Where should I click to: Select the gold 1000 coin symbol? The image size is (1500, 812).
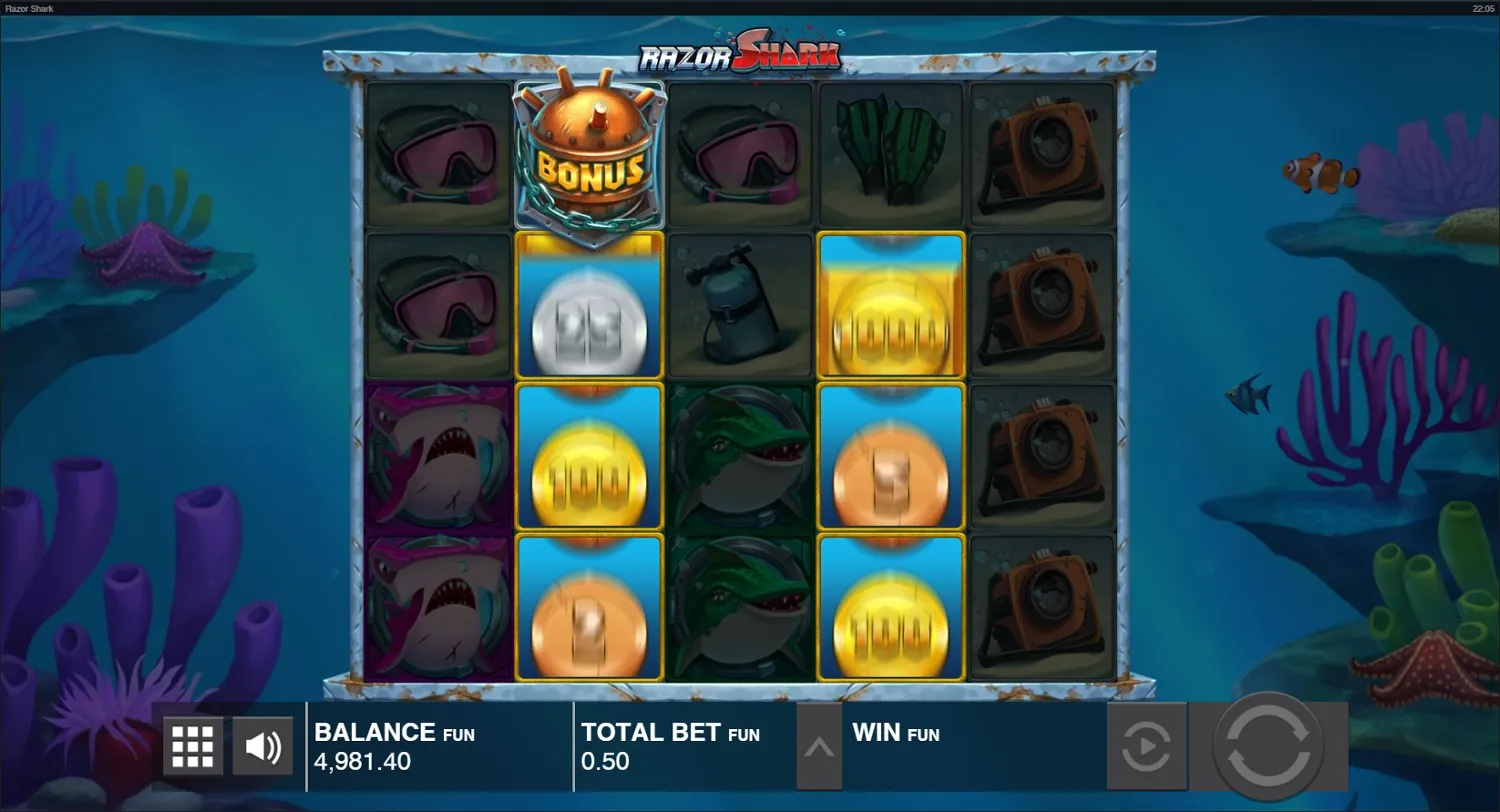(890, 305)
